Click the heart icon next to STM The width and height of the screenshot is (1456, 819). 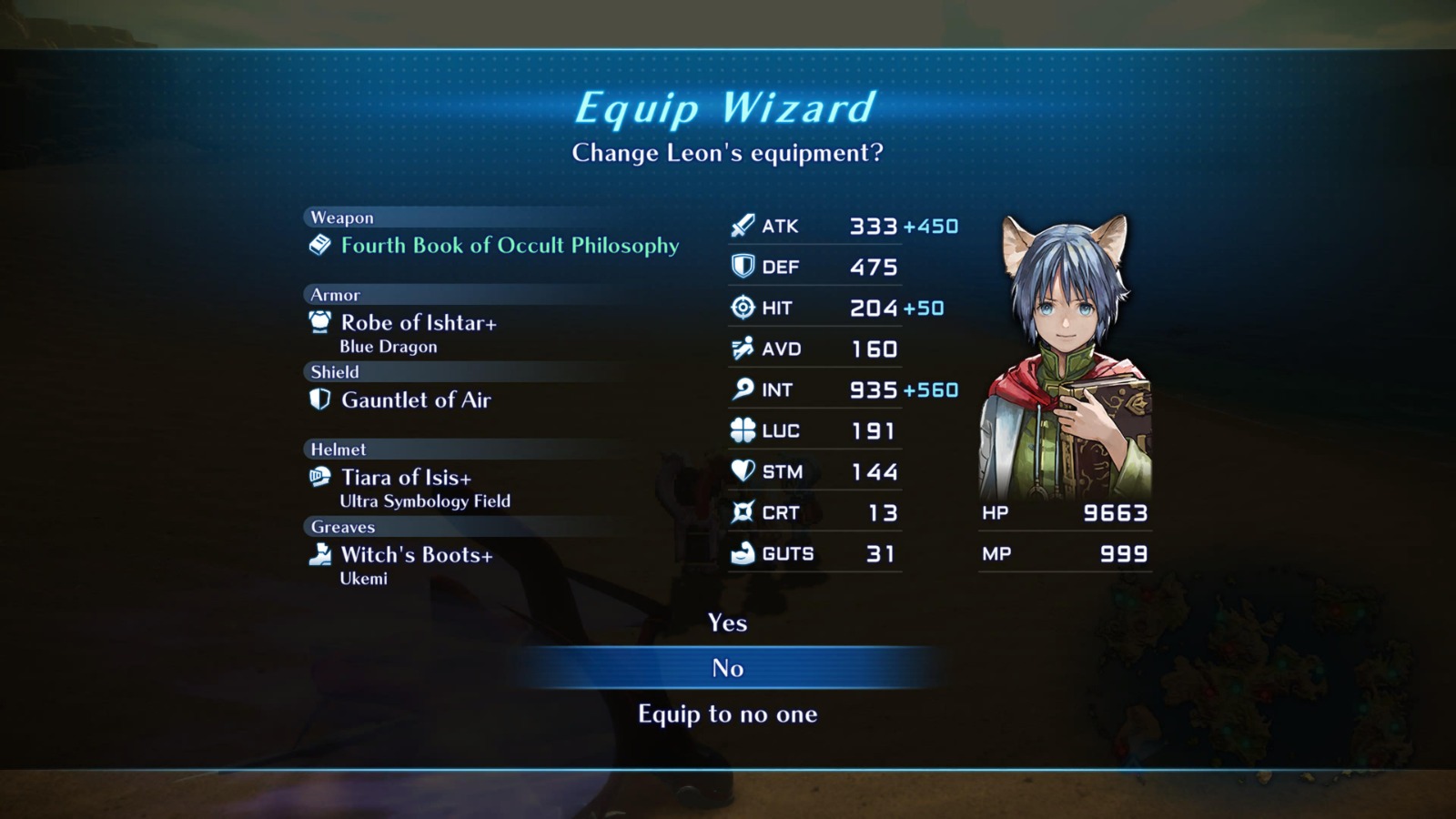pos(741,470)
